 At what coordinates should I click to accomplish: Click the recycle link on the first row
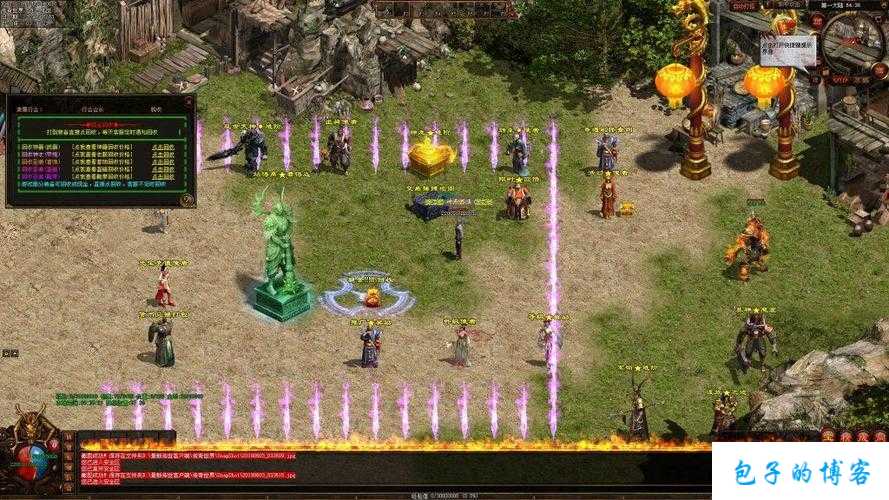pyautogui.click(x=165, y=146)
